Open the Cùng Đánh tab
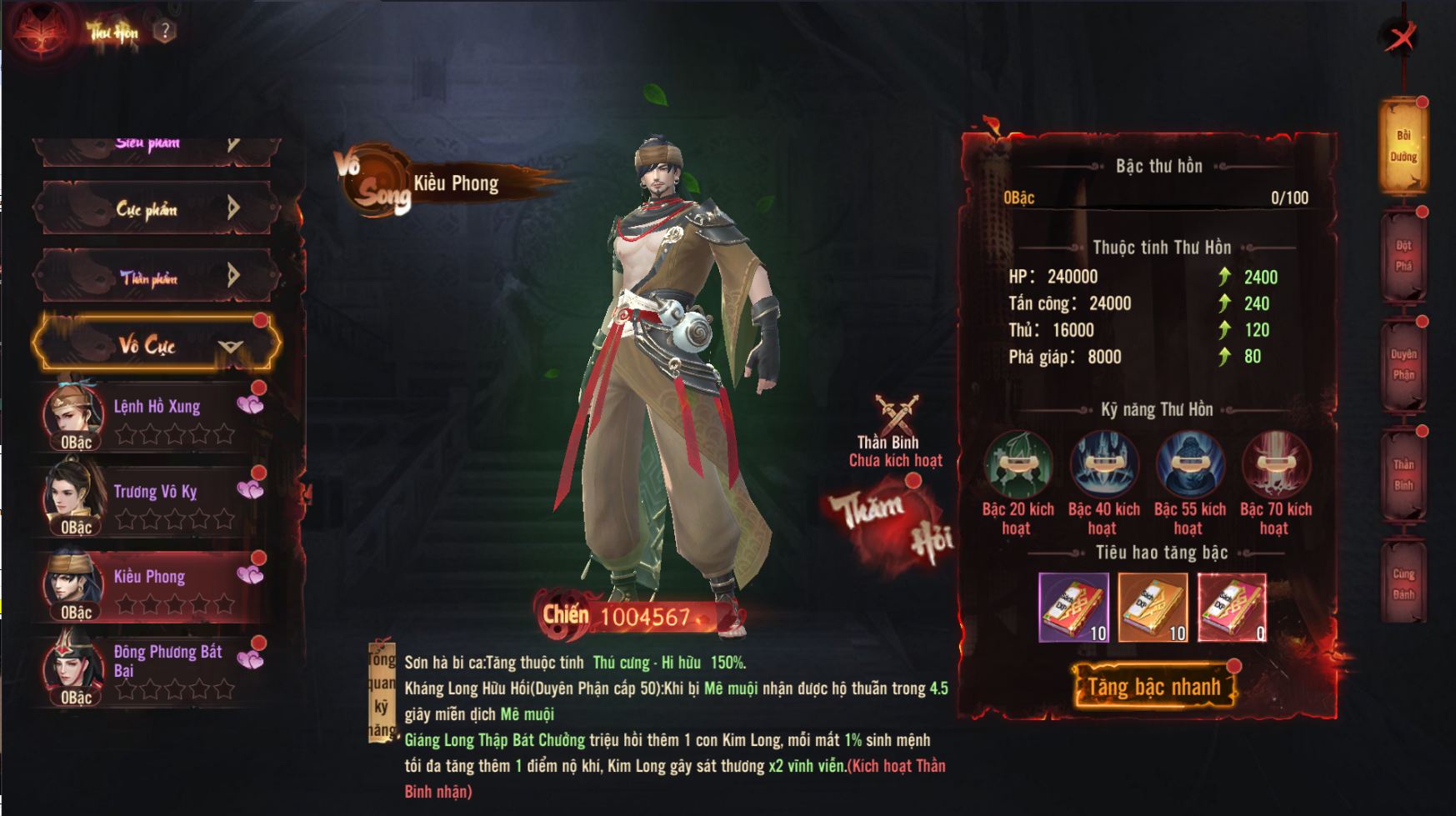Image resolution: width=1456 pixels, height=816 pixels. tap(1403, 583)
